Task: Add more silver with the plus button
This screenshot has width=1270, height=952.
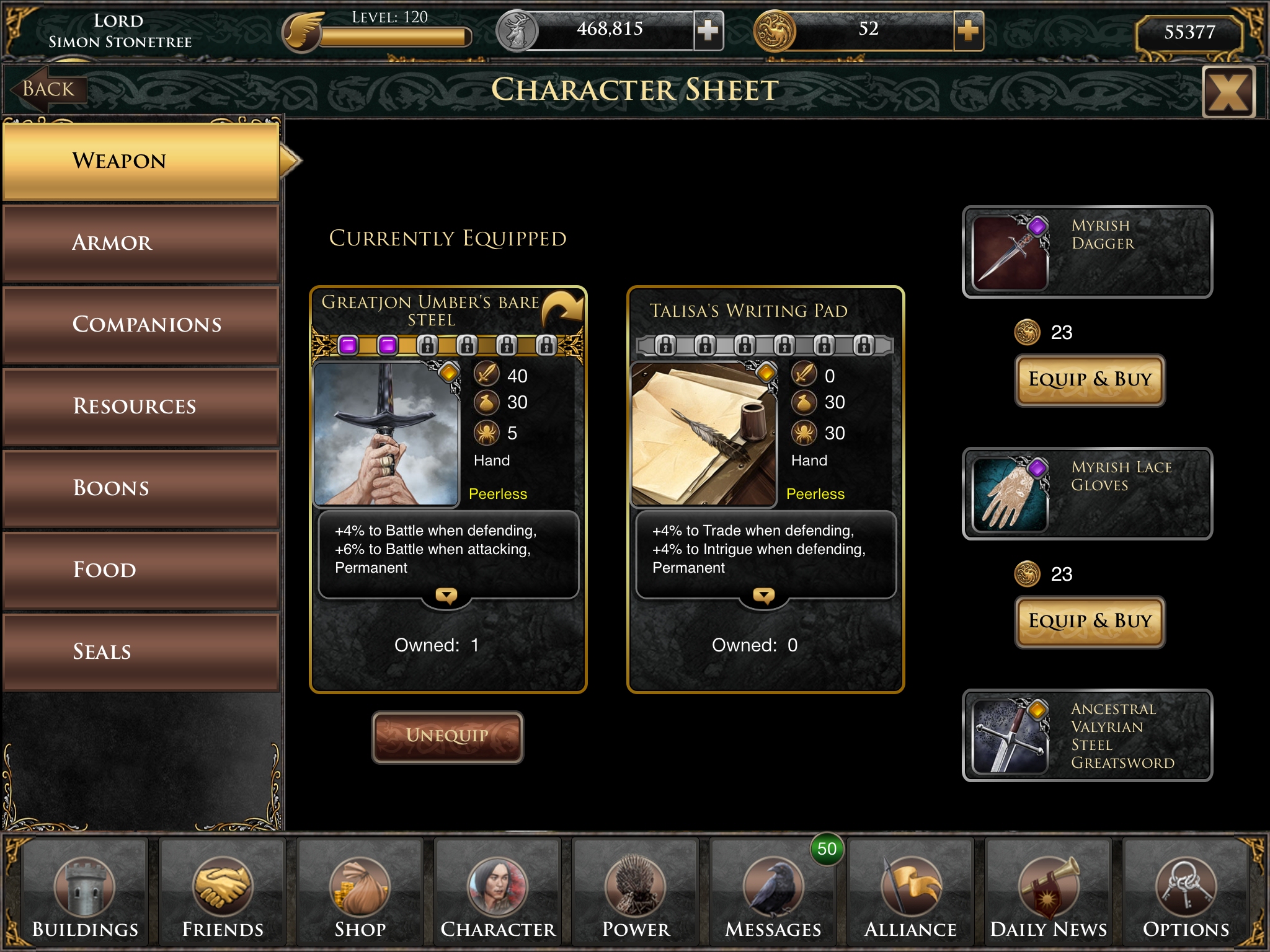Action: point(708,30)
